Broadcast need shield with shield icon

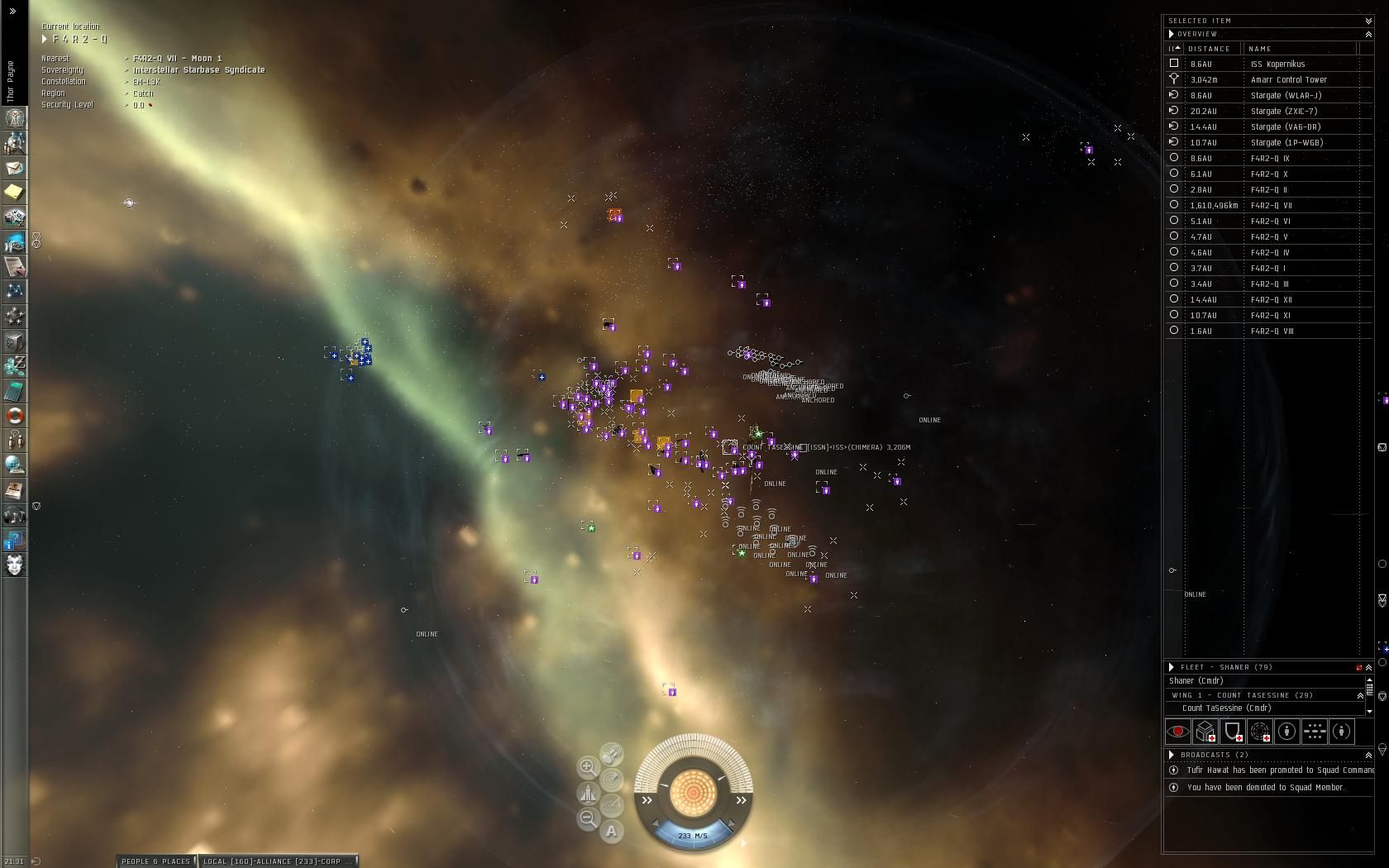(x=1233, y=732)
